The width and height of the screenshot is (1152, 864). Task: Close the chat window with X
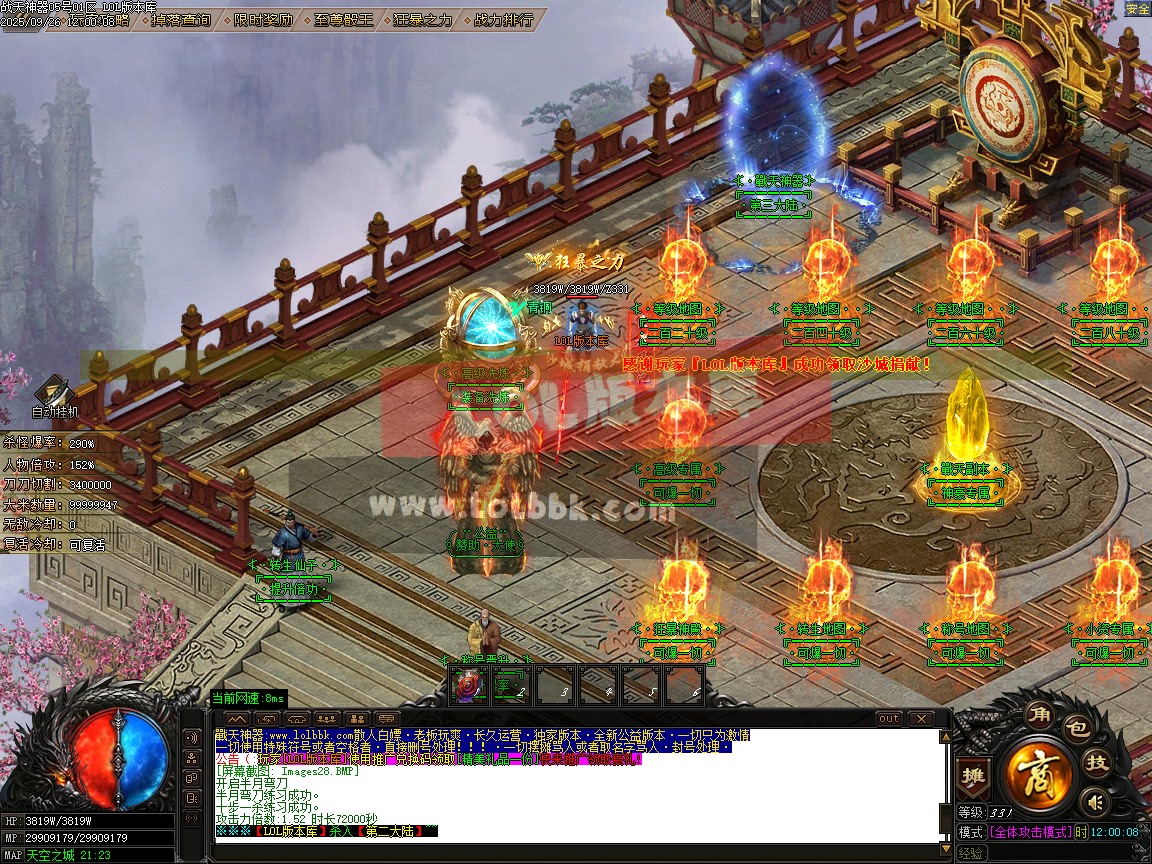click(919, 718)
